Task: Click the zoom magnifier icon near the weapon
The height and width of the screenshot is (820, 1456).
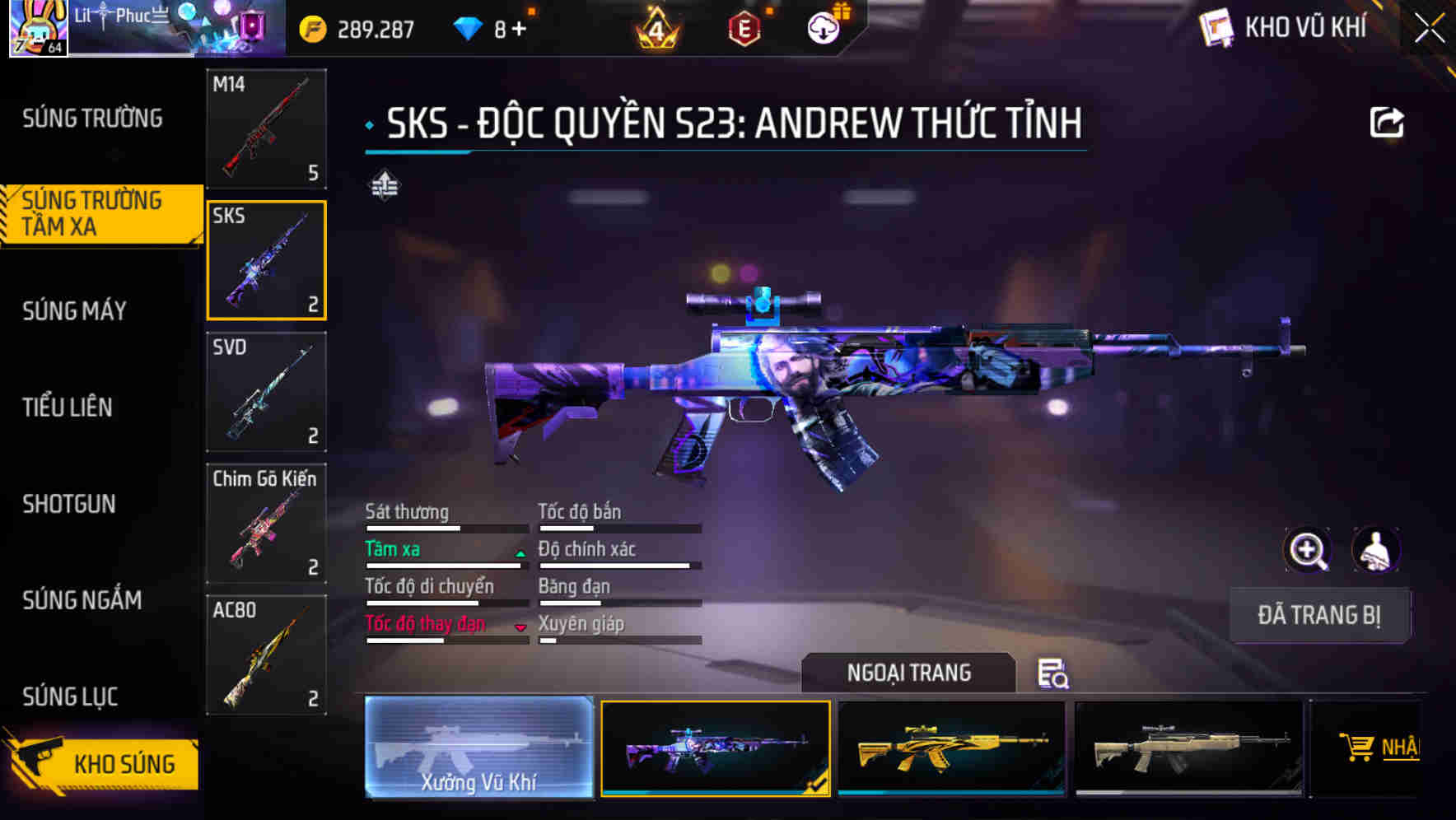Action: pyautogui.click(x=1308, y=550)
